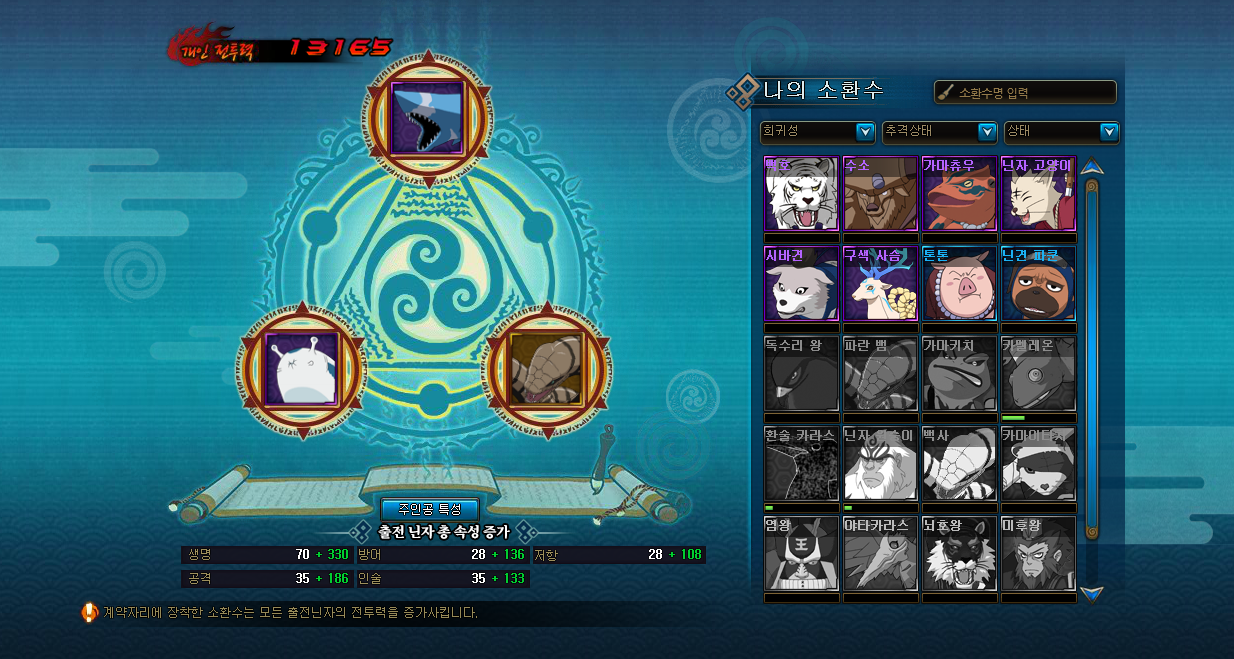1234x659 pixels.
Task: Select the 톤톤 pig summon
Action: 959,284
